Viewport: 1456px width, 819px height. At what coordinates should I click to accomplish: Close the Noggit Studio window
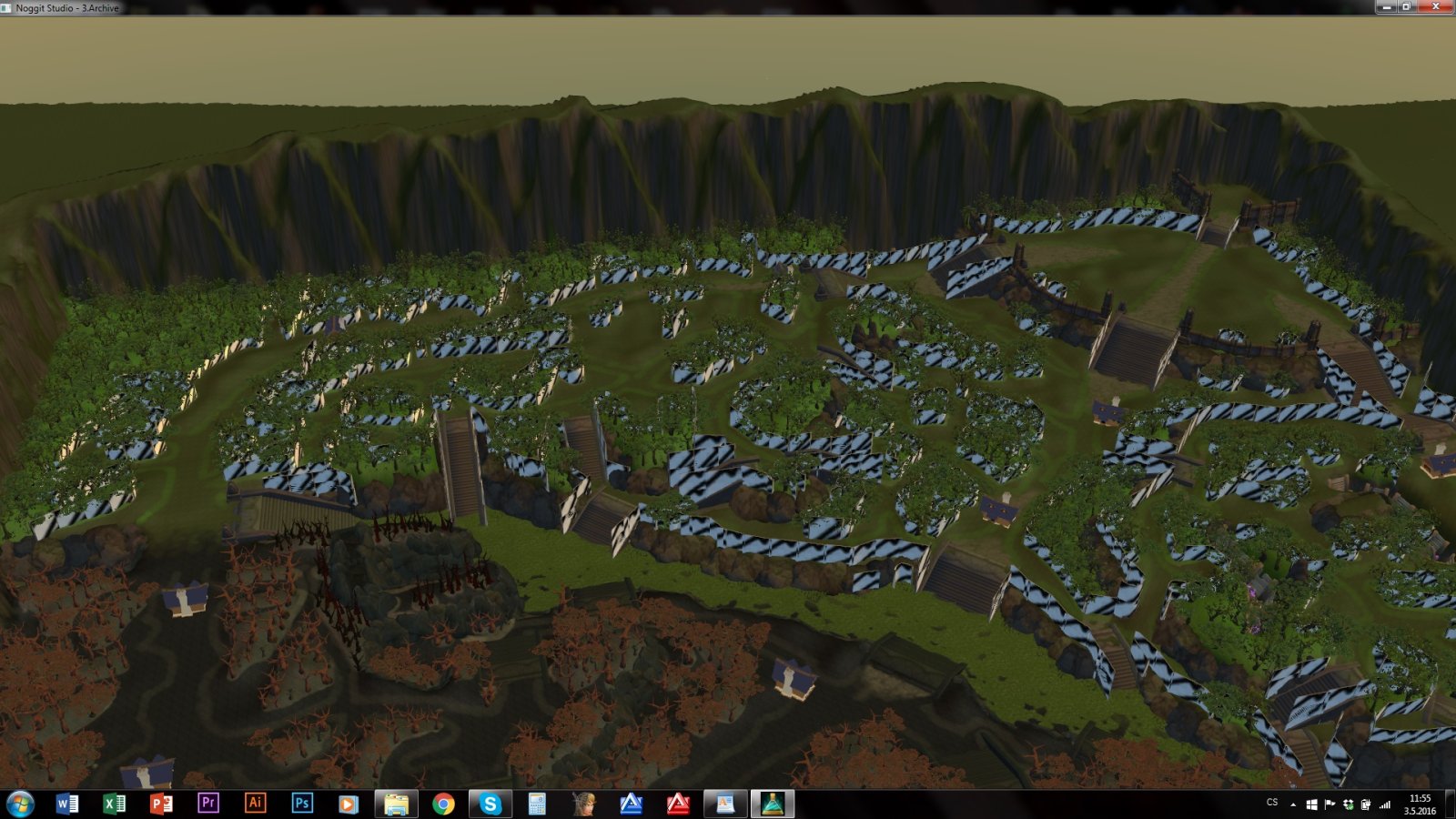(1436, 6)
